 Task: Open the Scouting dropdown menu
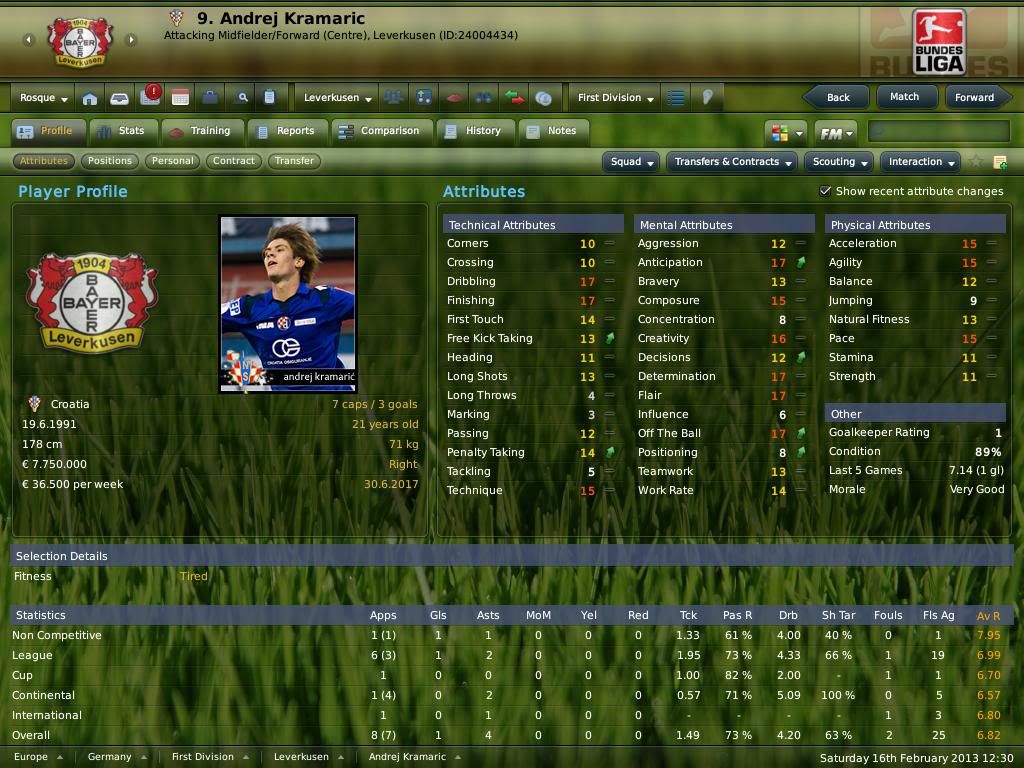coord(839,162)
